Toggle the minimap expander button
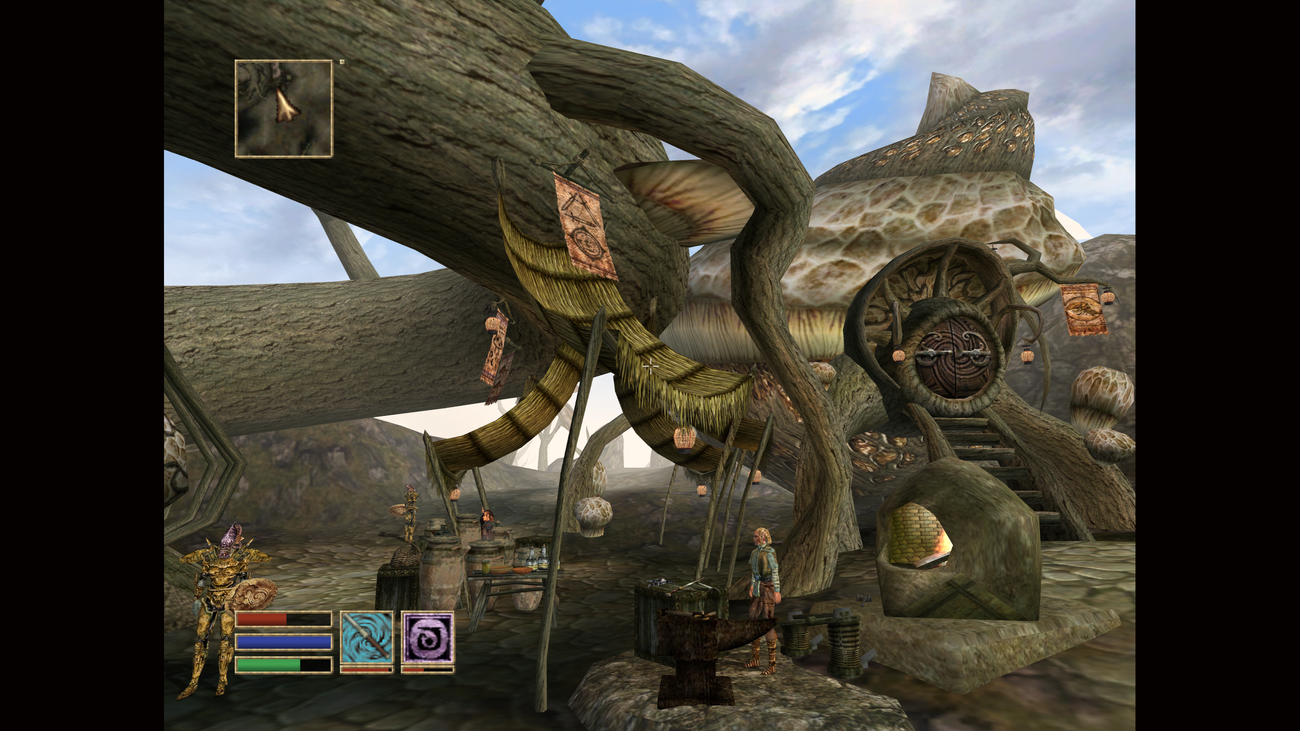Image resolution: width=1300 pixels, height=731 pixels. (342, 62)
